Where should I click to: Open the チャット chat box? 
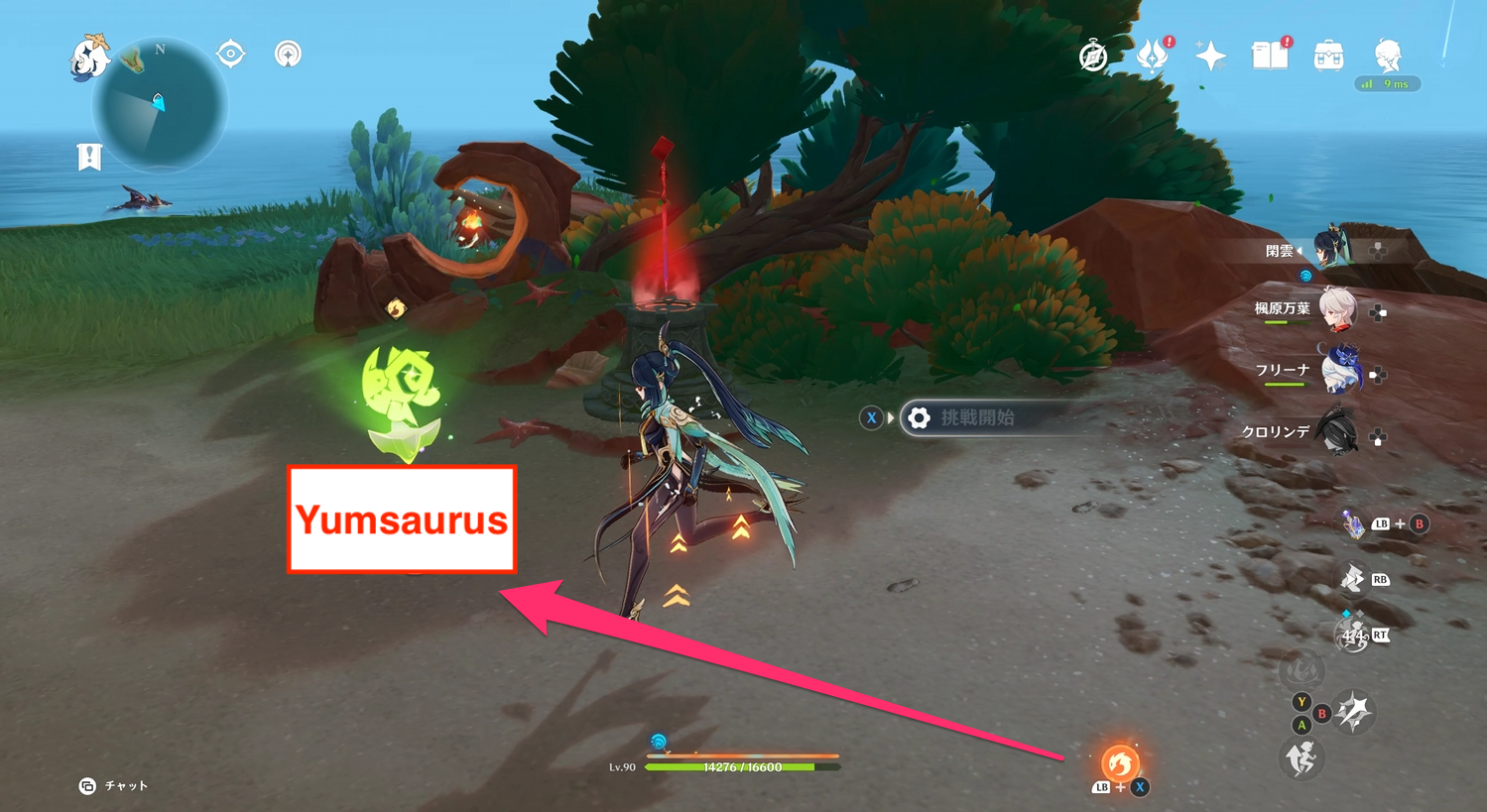114,785
